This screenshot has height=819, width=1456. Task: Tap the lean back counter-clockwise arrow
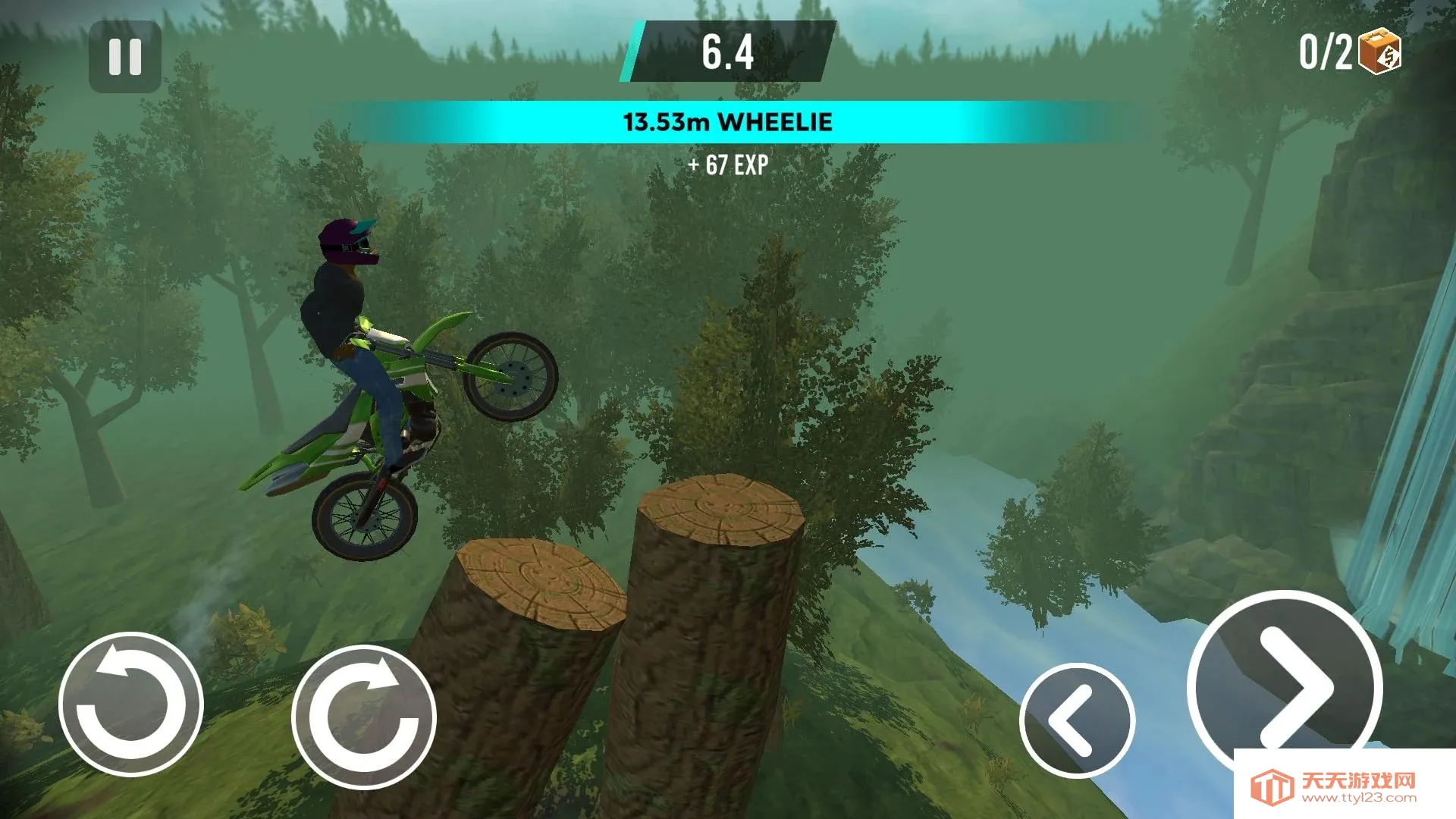[131, 704]
